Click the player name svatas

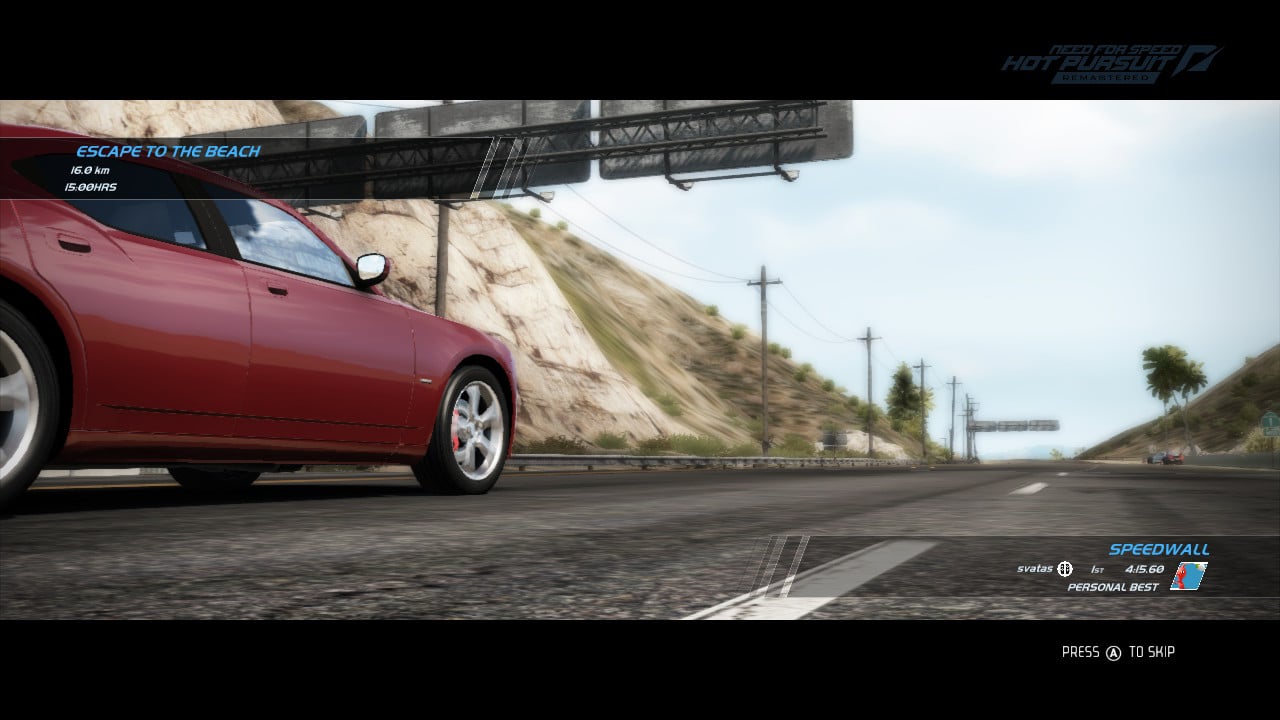pyautogui.click(x=1034, y=568)
